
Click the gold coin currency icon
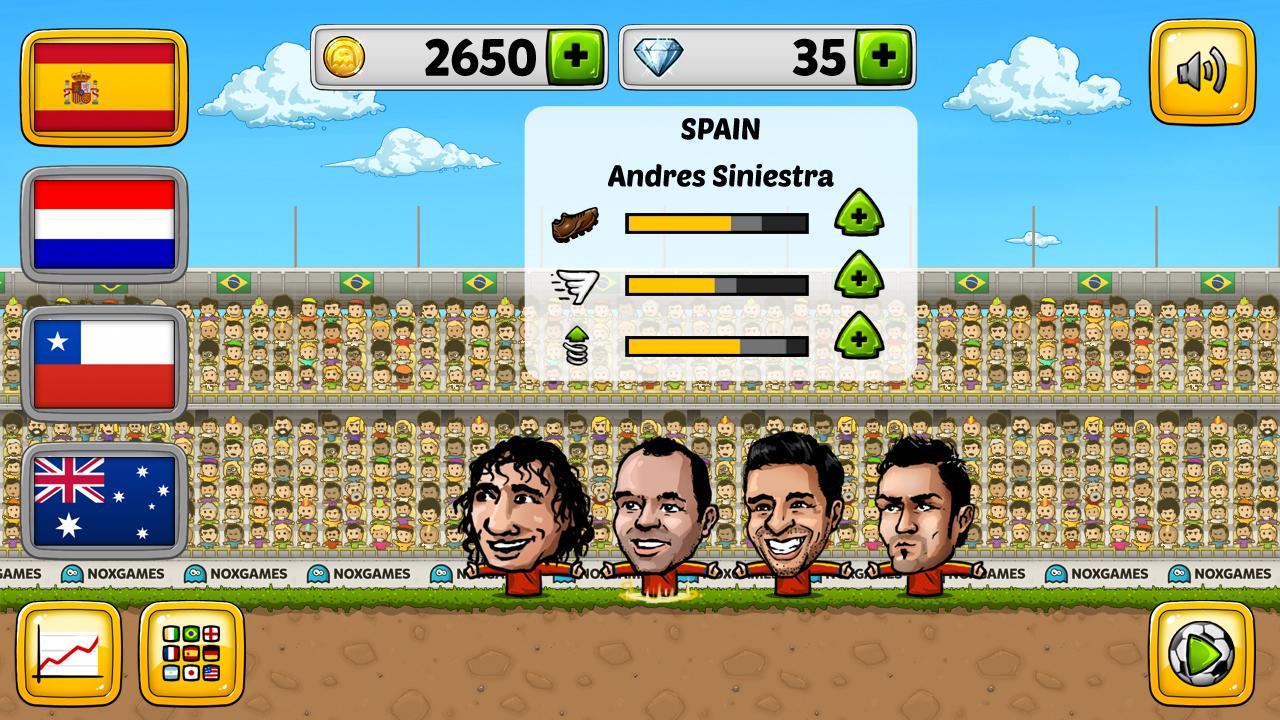(348, 56)
